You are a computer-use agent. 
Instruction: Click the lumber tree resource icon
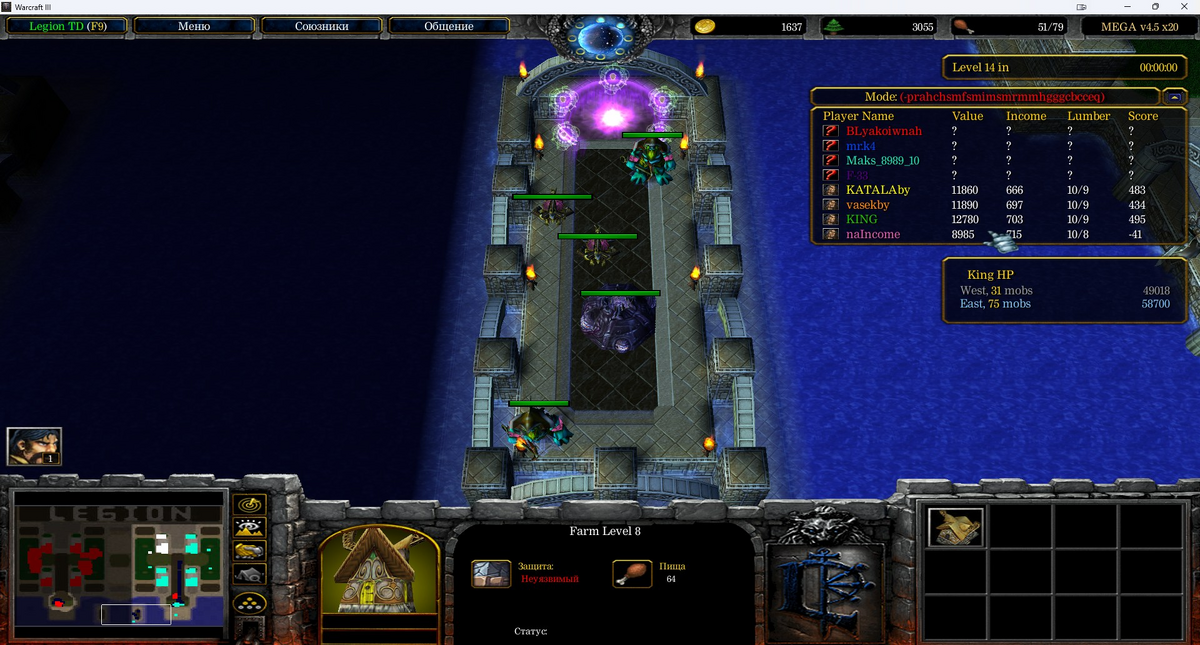click(834, 27)
